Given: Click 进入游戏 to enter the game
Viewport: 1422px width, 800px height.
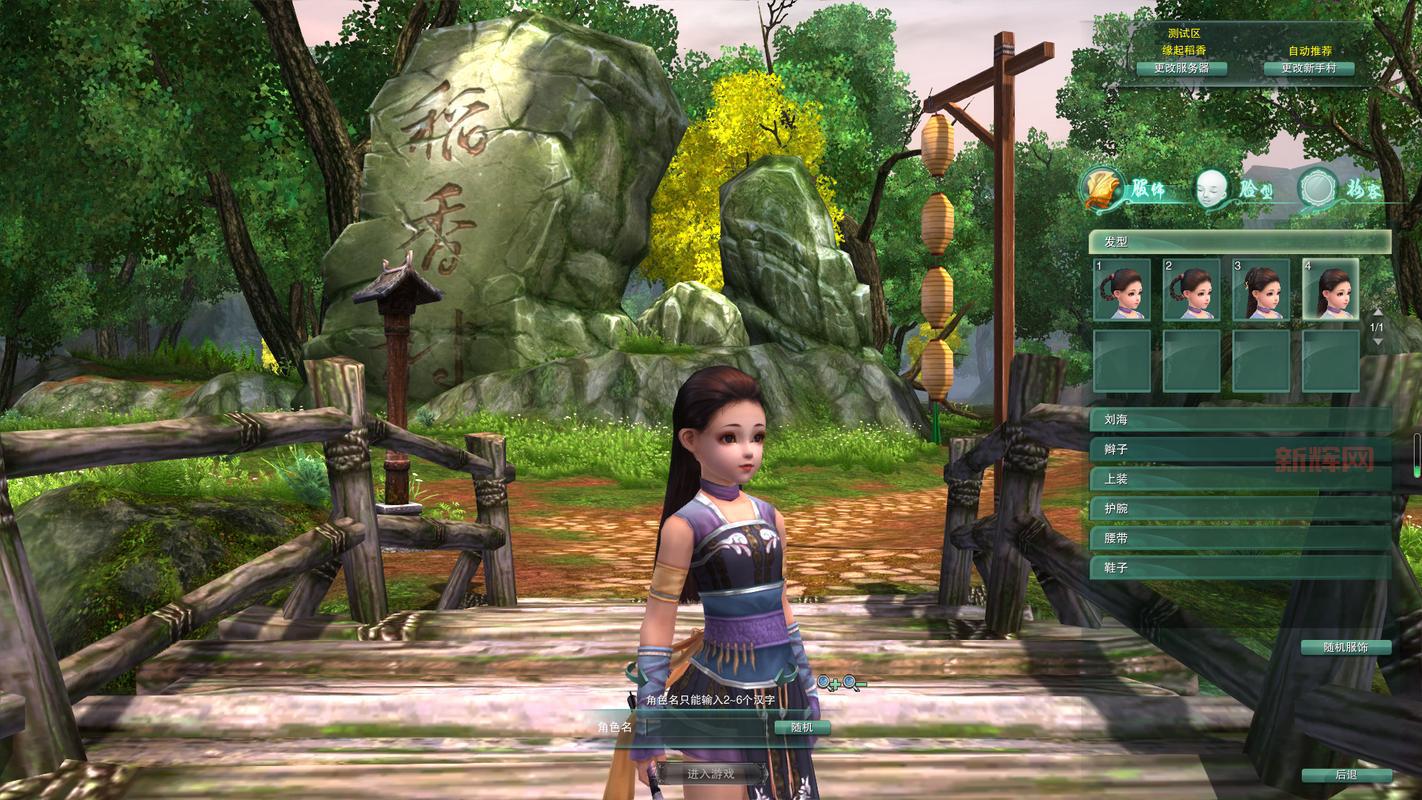Looking at the screenshot, I should pos(710,773).
